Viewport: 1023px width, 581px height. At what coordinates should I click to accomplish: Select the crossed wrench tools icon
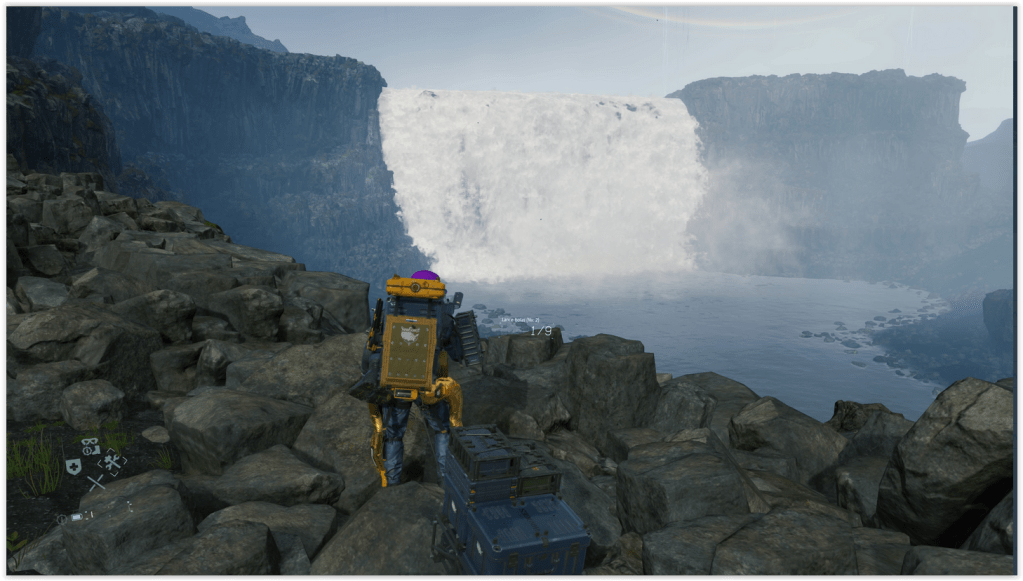pos(112,462)
